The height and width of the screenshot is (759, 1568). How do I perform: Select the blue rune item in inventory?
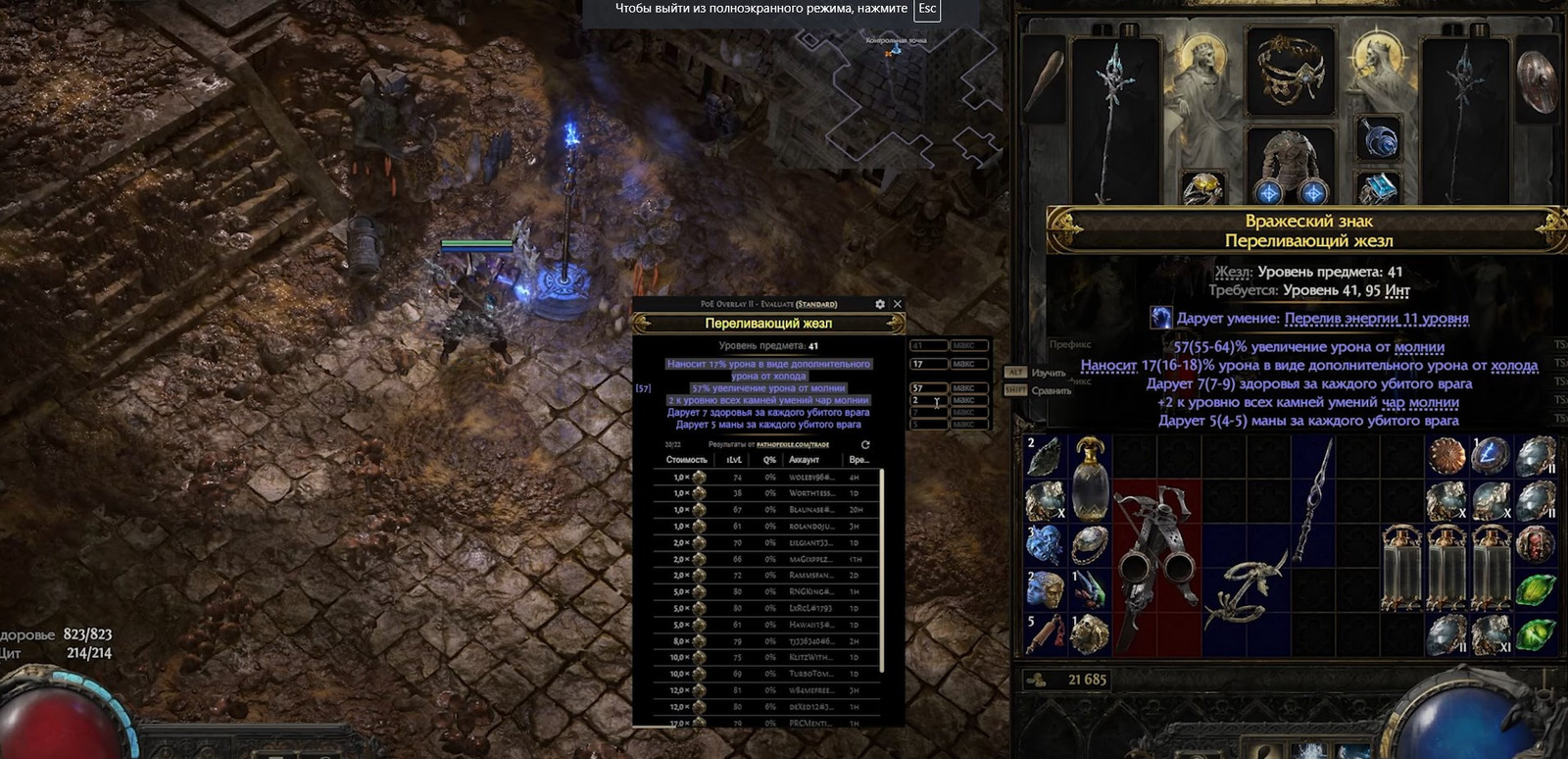(1490, 456)
